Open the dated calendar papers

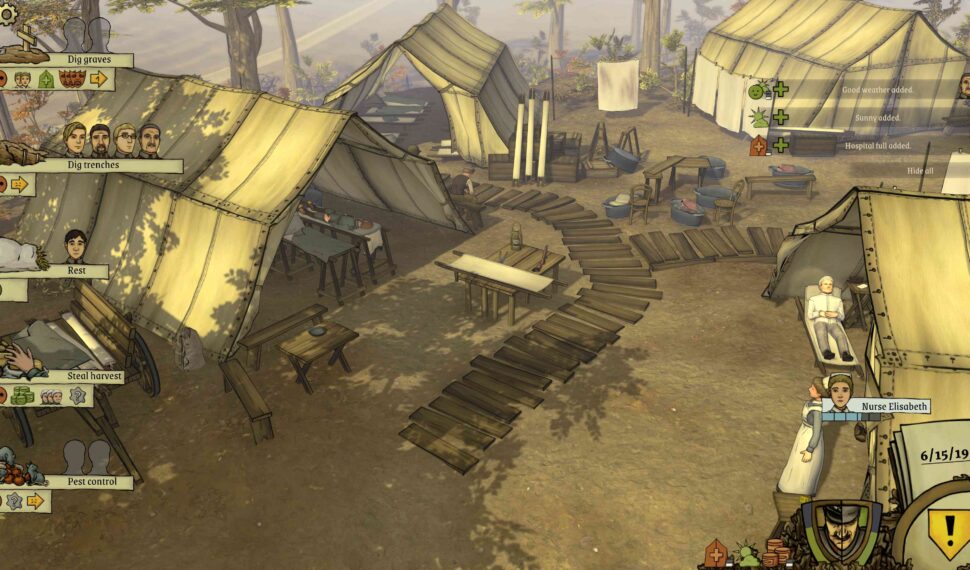tap(934, 462)
